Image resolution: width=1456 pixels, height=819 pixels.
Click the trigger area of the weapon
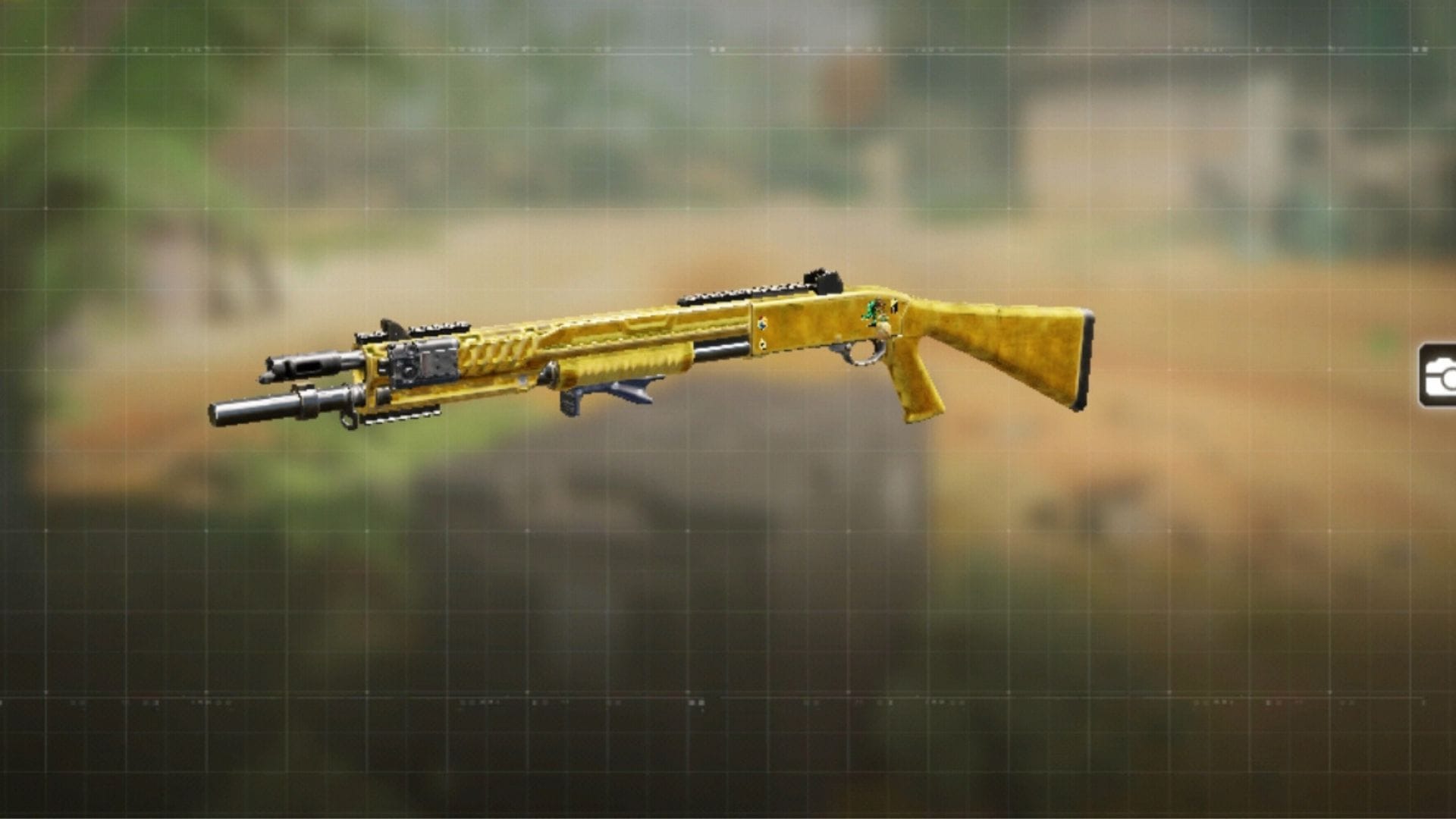(x=864, y=351)
